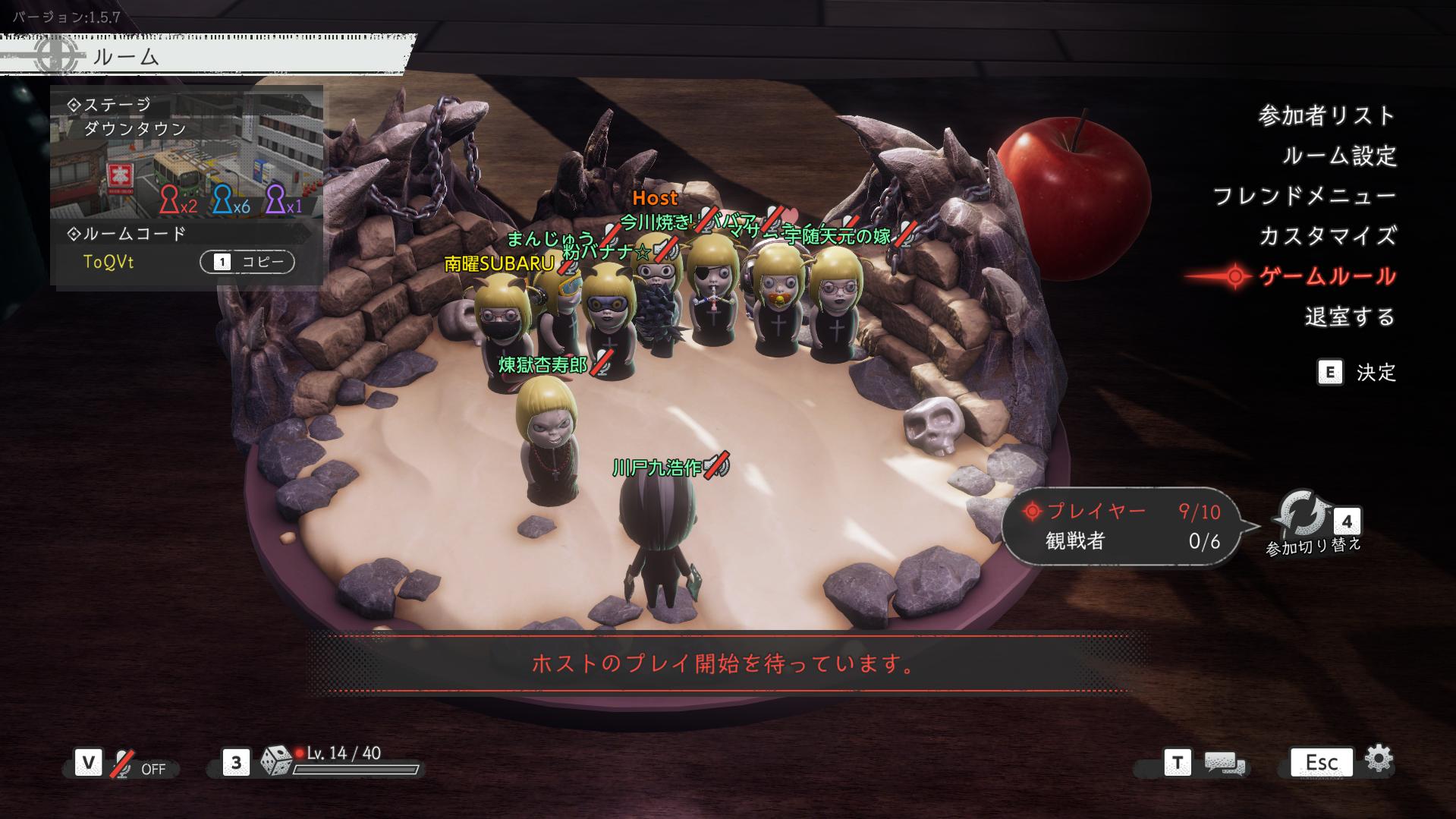Open settings with the gear icon
The height and width of the screenshot is (819, 1456).
1378,759
